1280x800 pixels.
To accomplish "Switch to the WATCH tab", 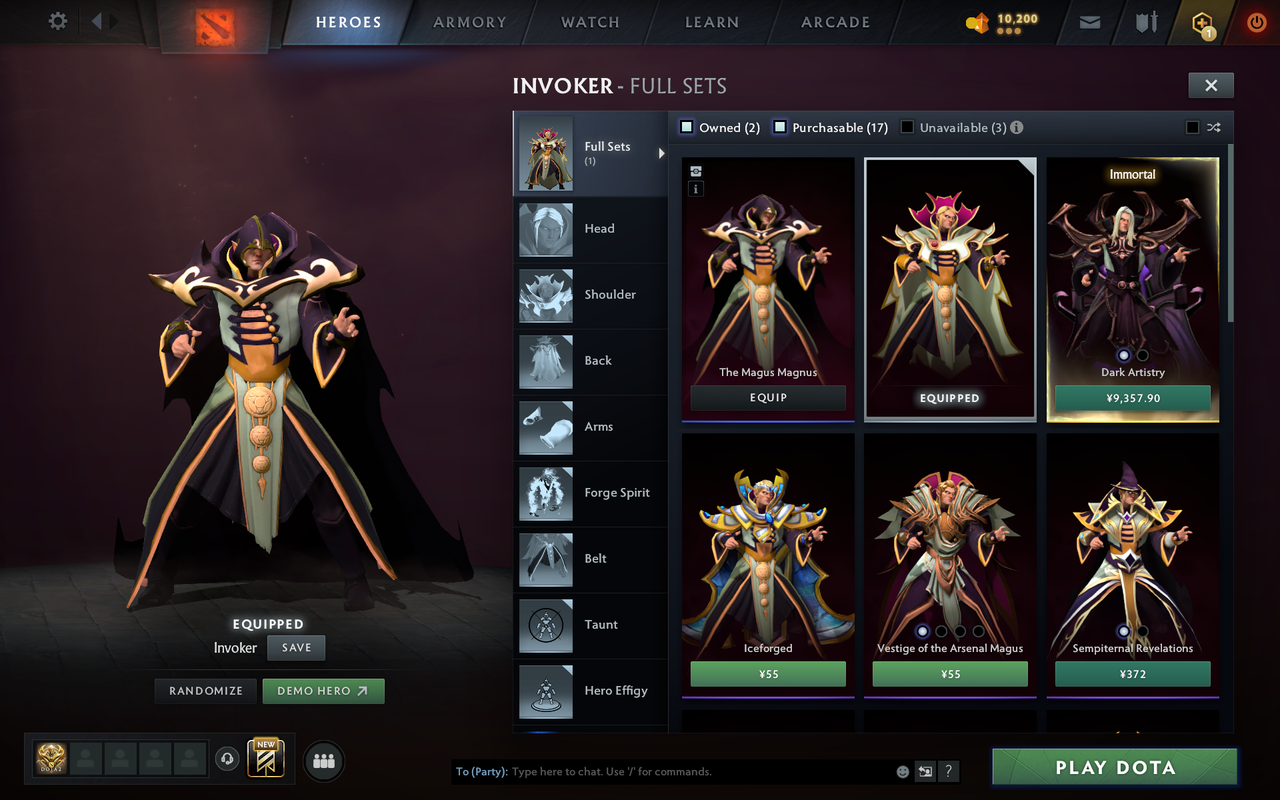I will (x=590, y=22).
